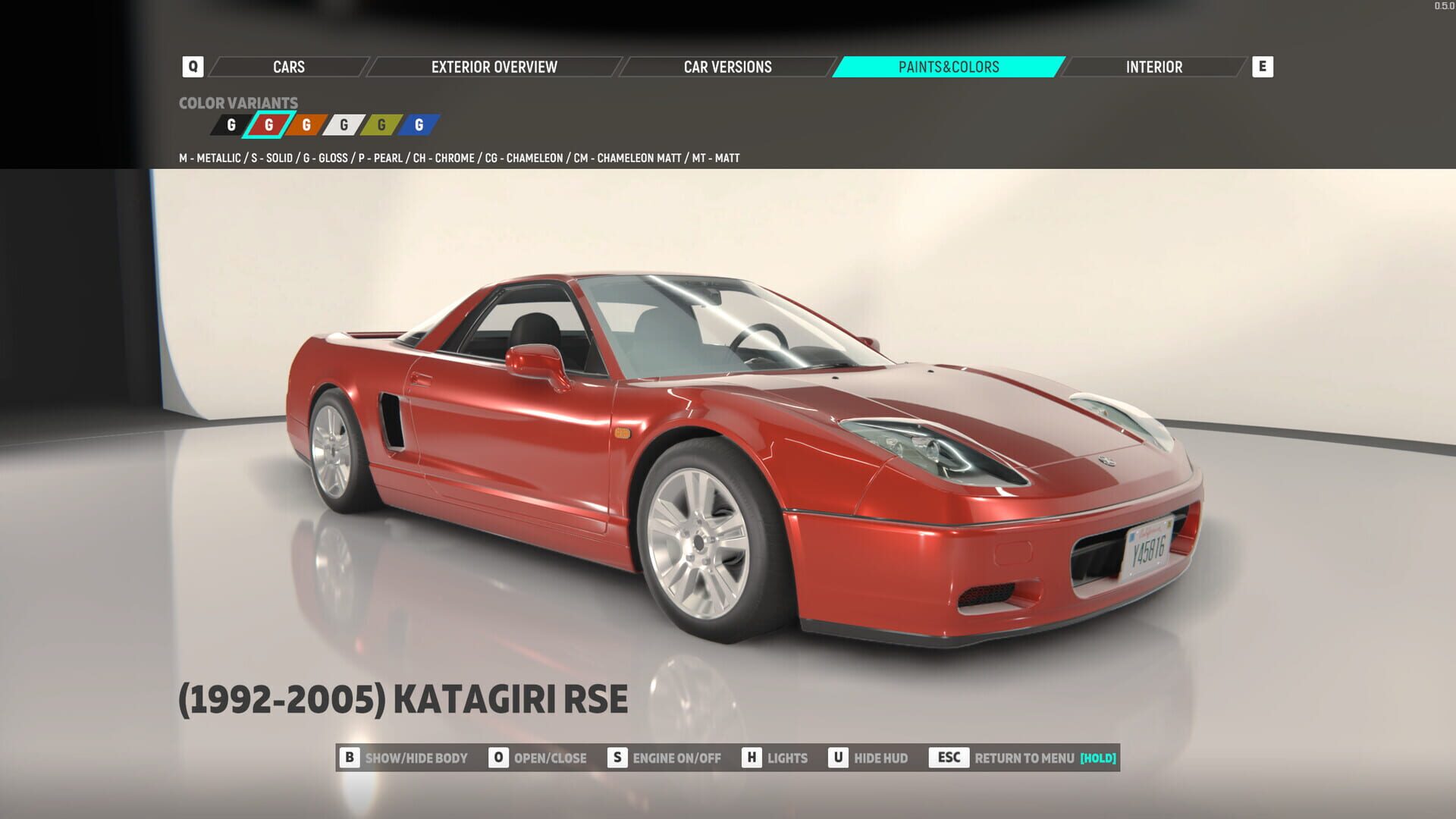Turn on the Lights option
Image resolution: width=1456 pixels, height=819 pixels.
tap(775, 758)
